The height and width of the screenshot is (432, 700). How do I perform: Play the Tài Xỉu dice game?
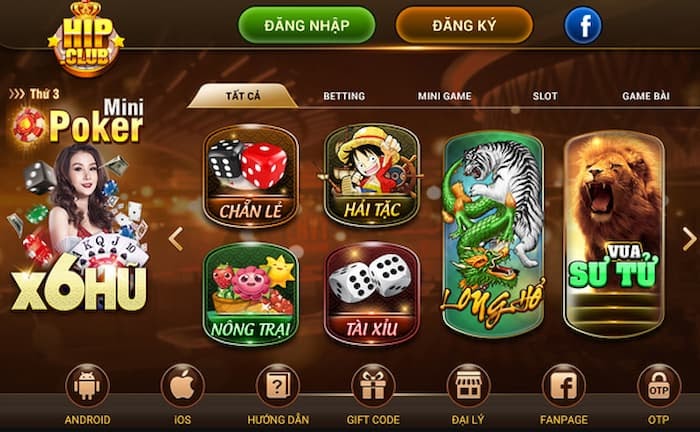(371, 293)
